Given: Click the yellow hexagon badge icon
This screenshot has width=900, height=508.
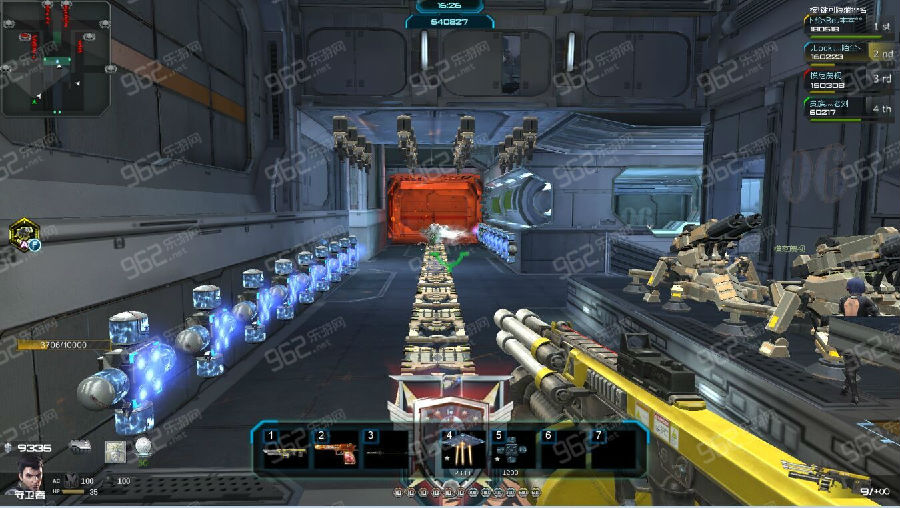Looking at the screenshot, I should click(x=22, y=232).
